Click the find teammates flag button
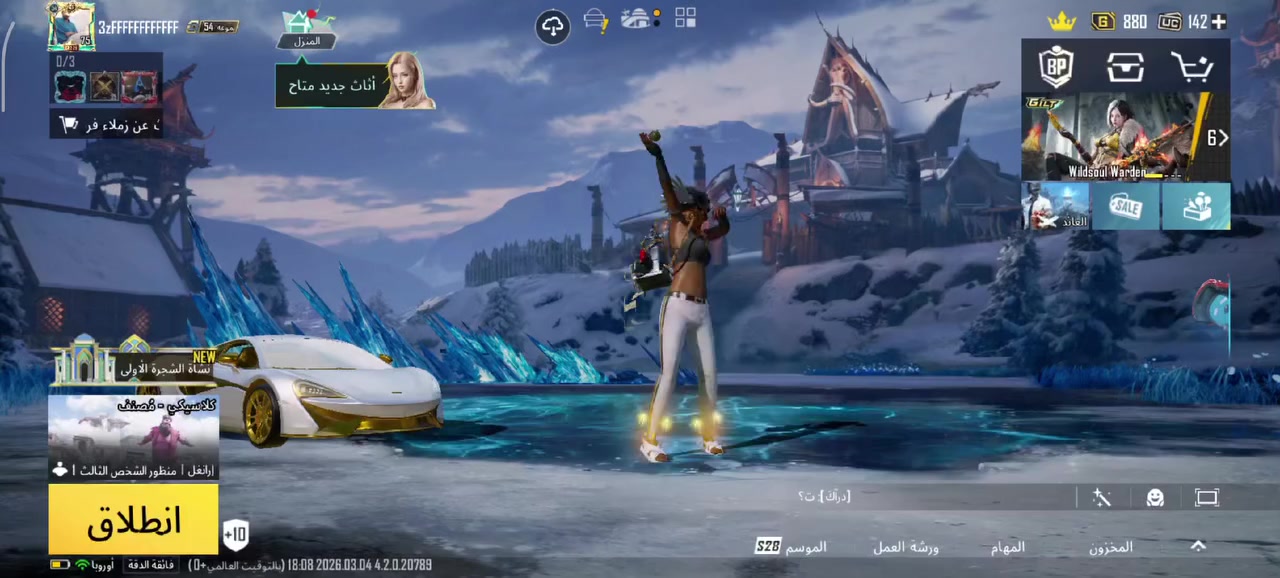 click(105, 125)
